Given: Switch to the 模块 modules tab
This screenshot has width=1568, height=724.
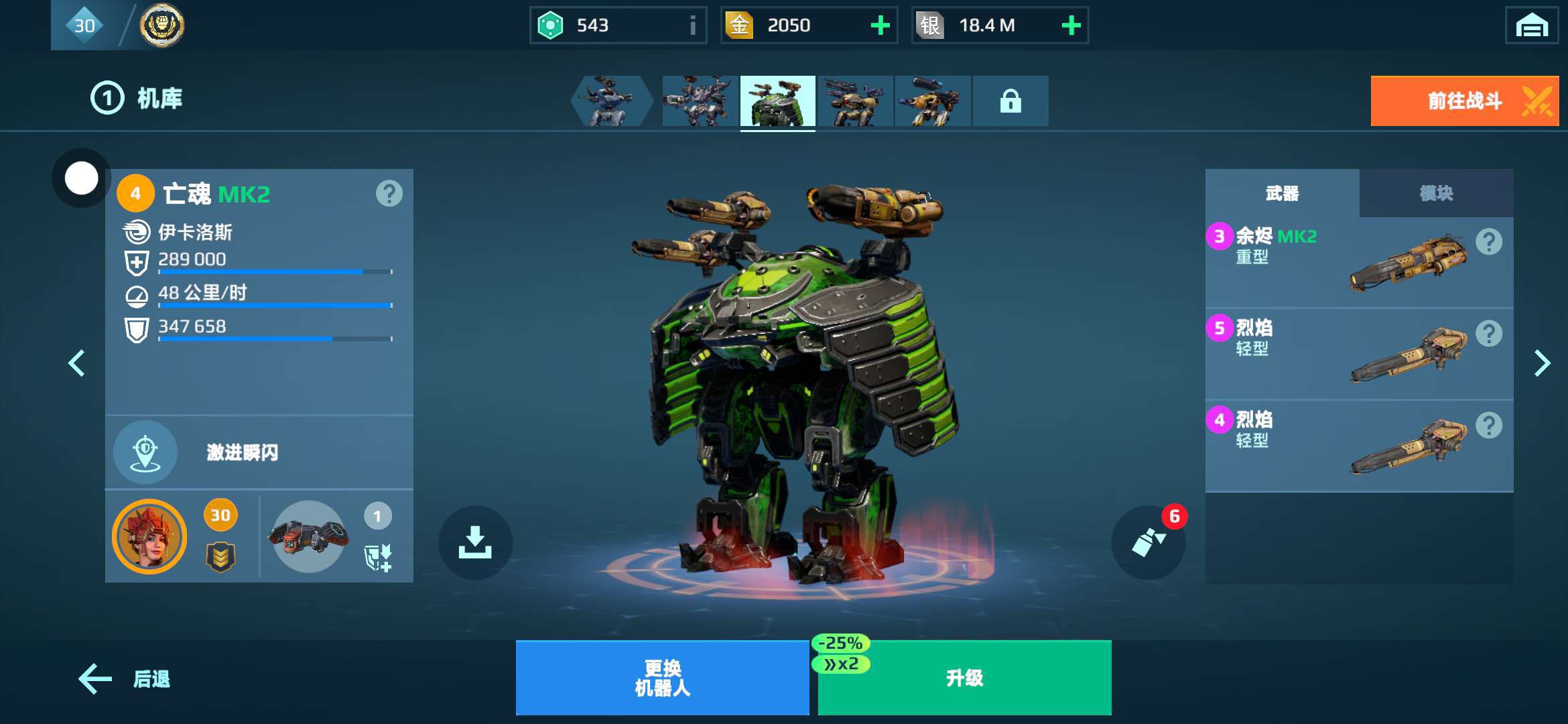Looking at the screenshot, I should click(1435, 194).
